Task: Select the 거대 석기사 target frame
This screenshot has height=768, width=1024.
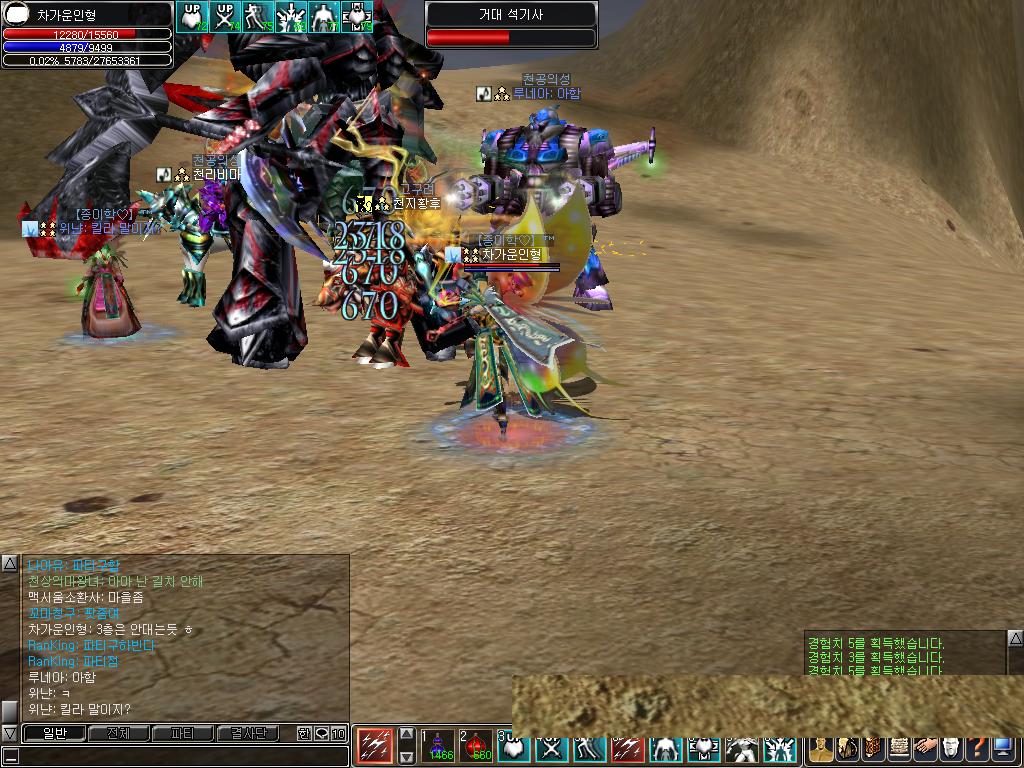Action: tap(511, 25)
